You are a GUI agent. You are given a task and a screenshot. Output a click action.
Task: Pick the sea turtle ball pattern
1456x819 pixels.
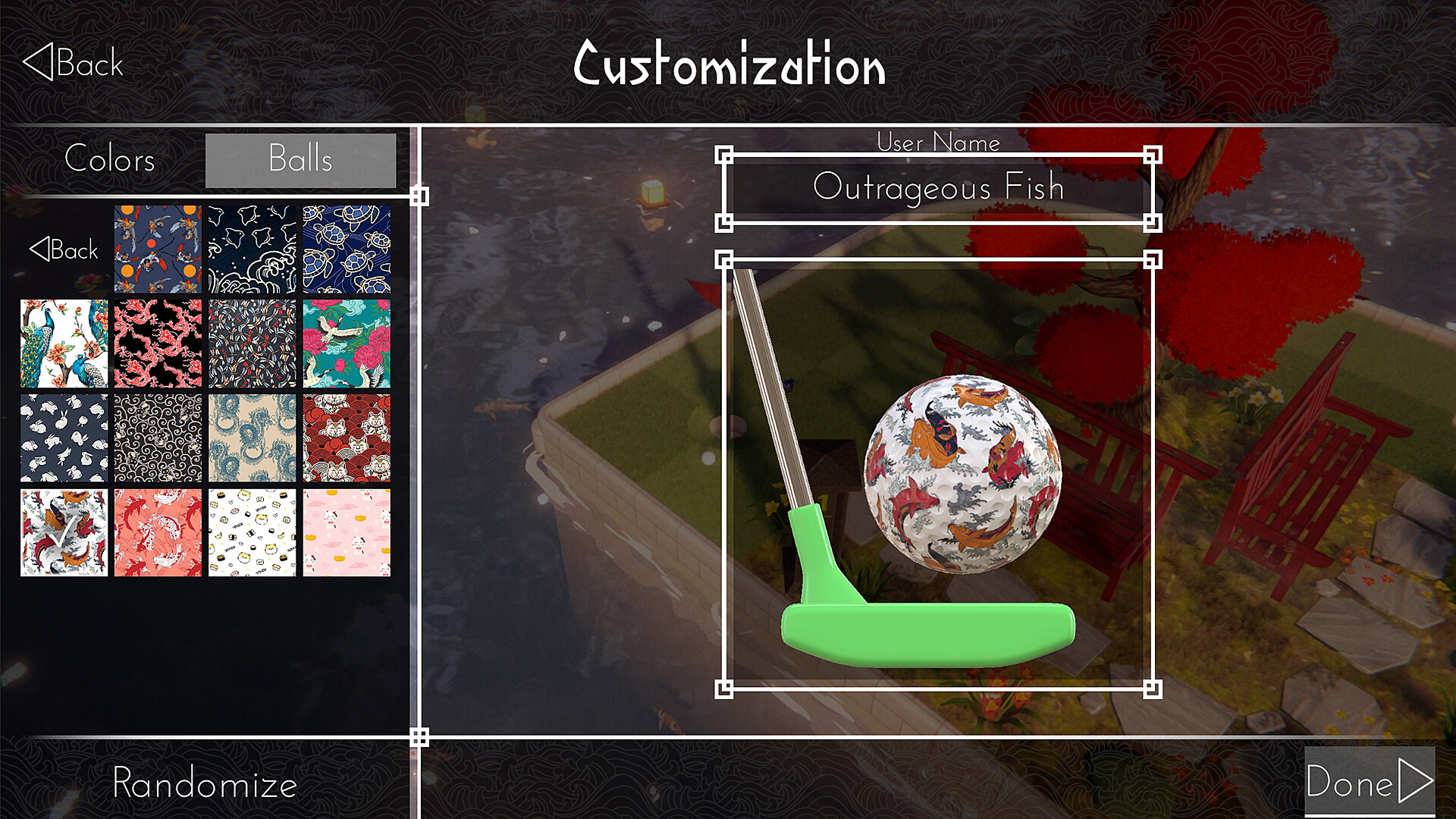(x=346, y=246)
